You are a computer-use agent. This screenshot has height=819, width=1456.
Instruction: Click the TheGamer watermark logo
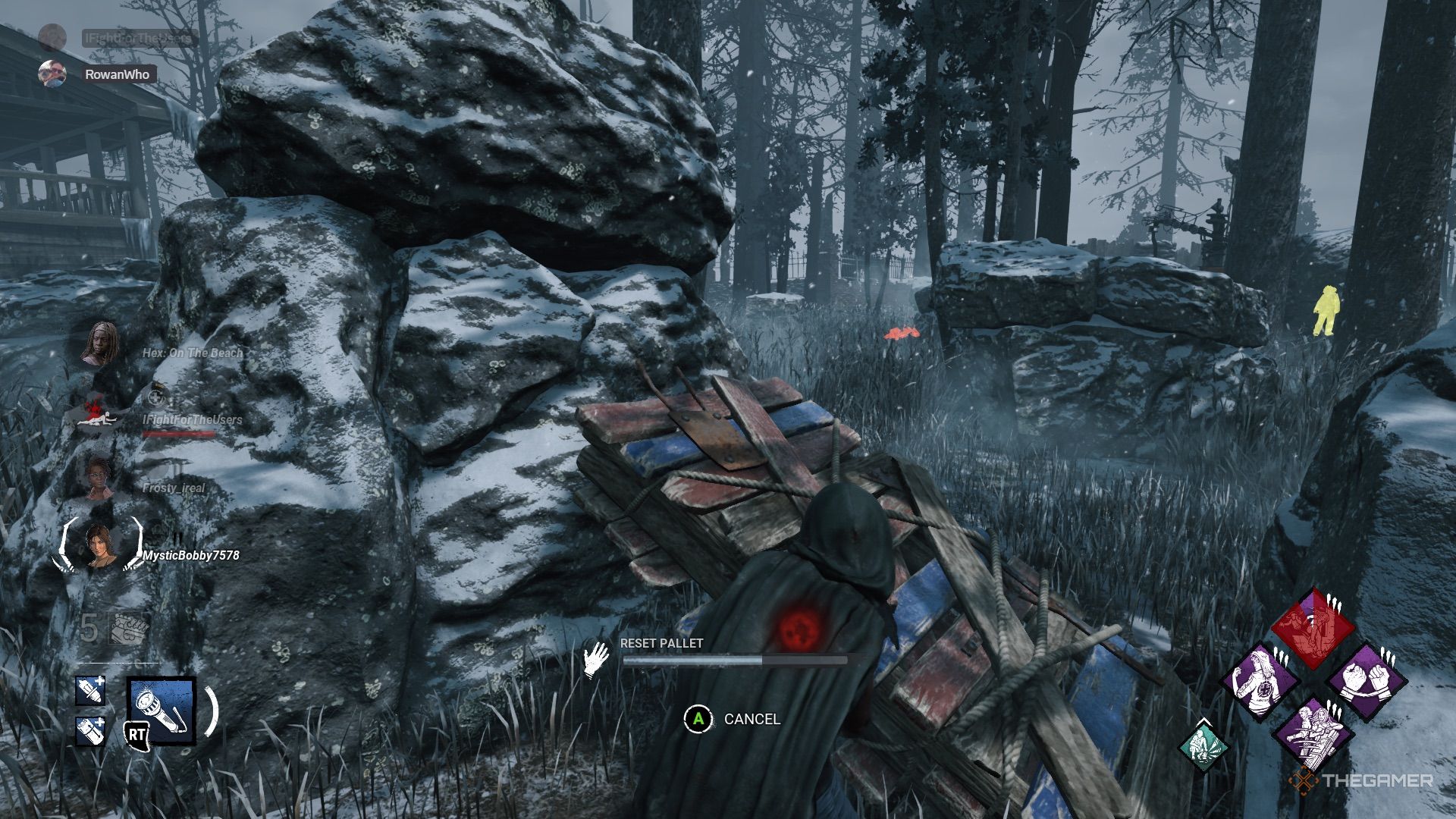click(x=1363, y=780)
